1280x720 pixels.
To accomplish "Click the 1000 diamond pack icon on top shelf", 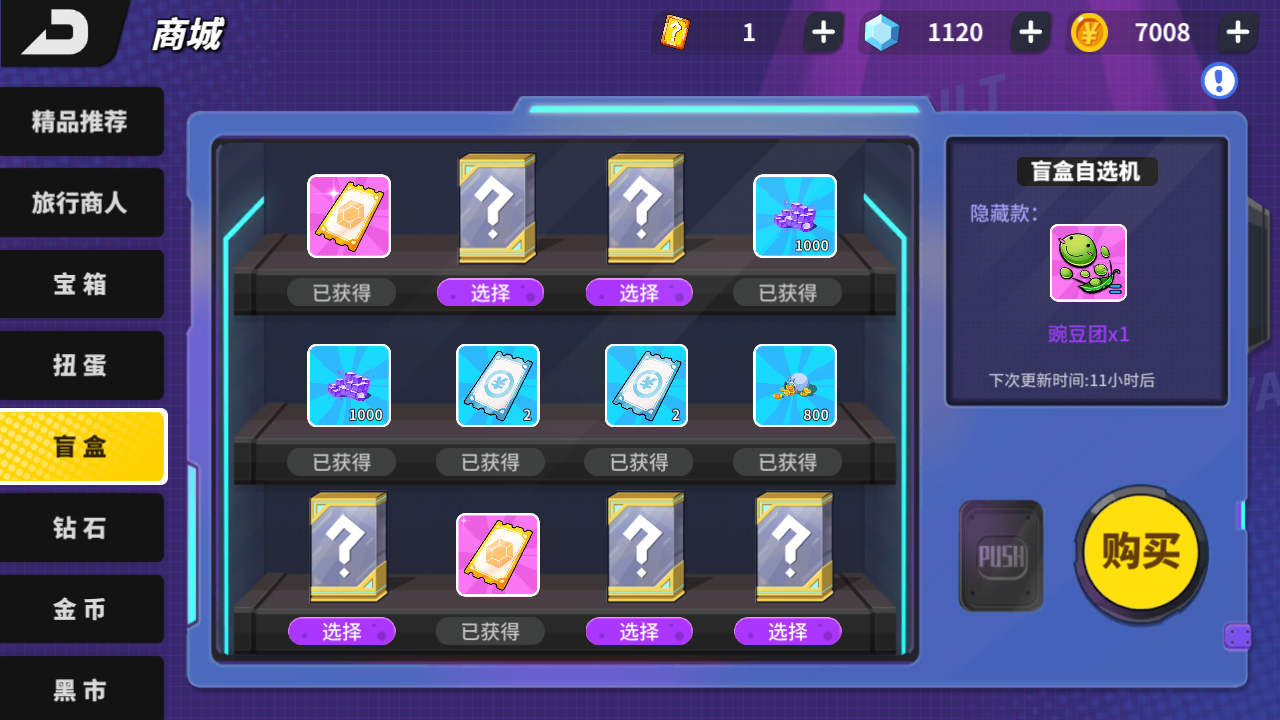I will coord(794,216).
